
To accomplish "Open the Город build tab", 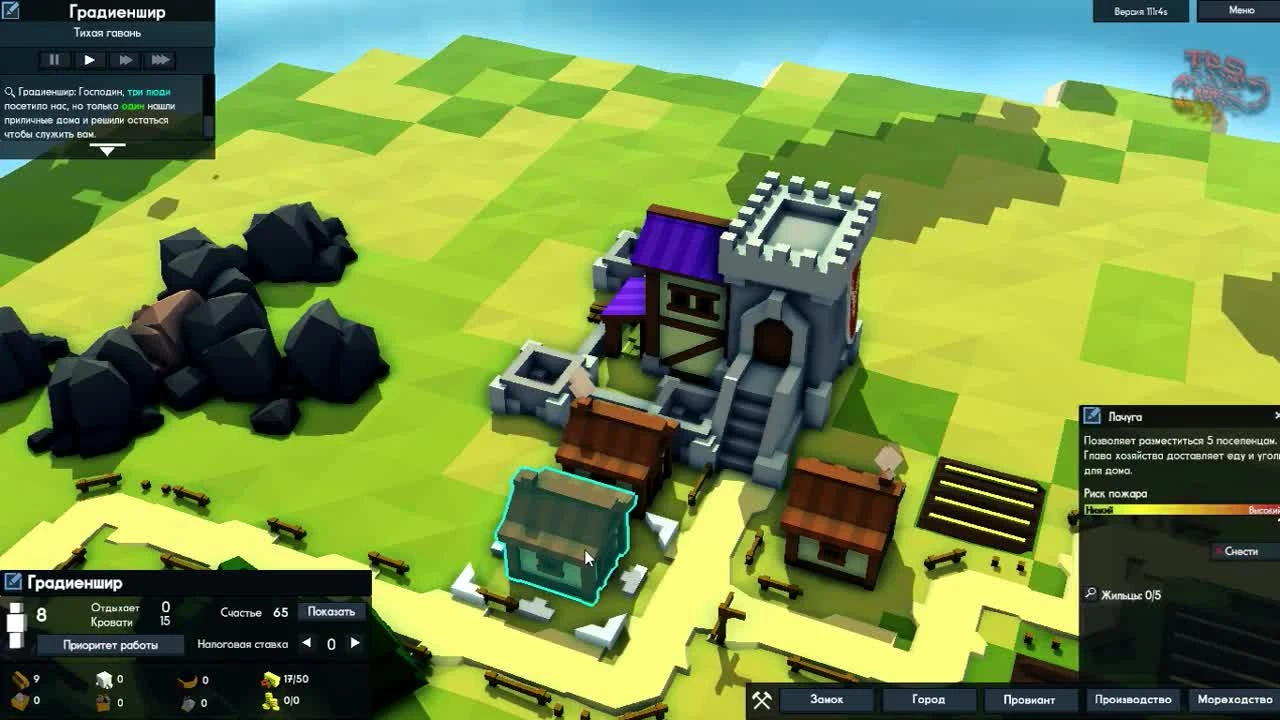I will coord(928,700).
